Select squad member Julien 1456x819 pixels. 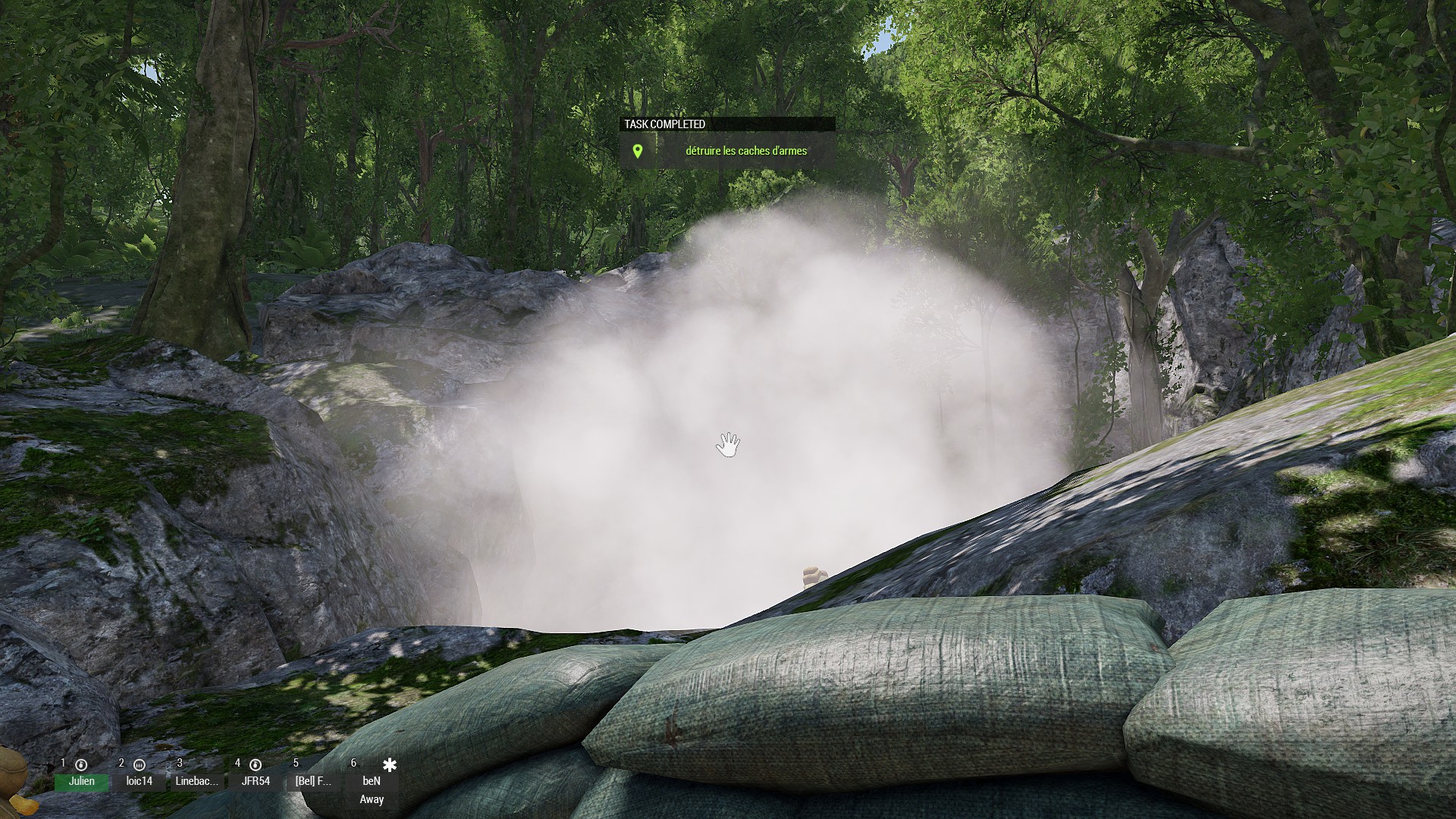[x=82, y=780]
